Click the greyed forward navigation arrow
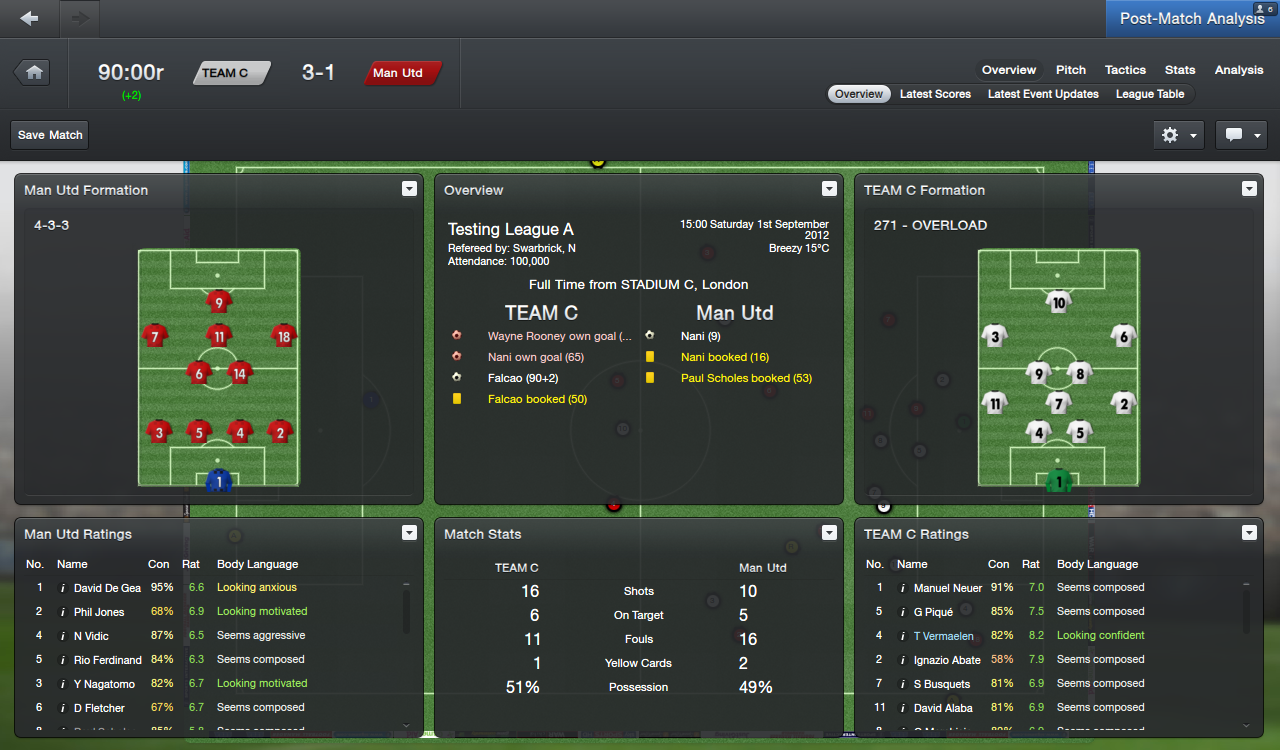Viewport: 1280px width, 750px height. click(78, 17)
